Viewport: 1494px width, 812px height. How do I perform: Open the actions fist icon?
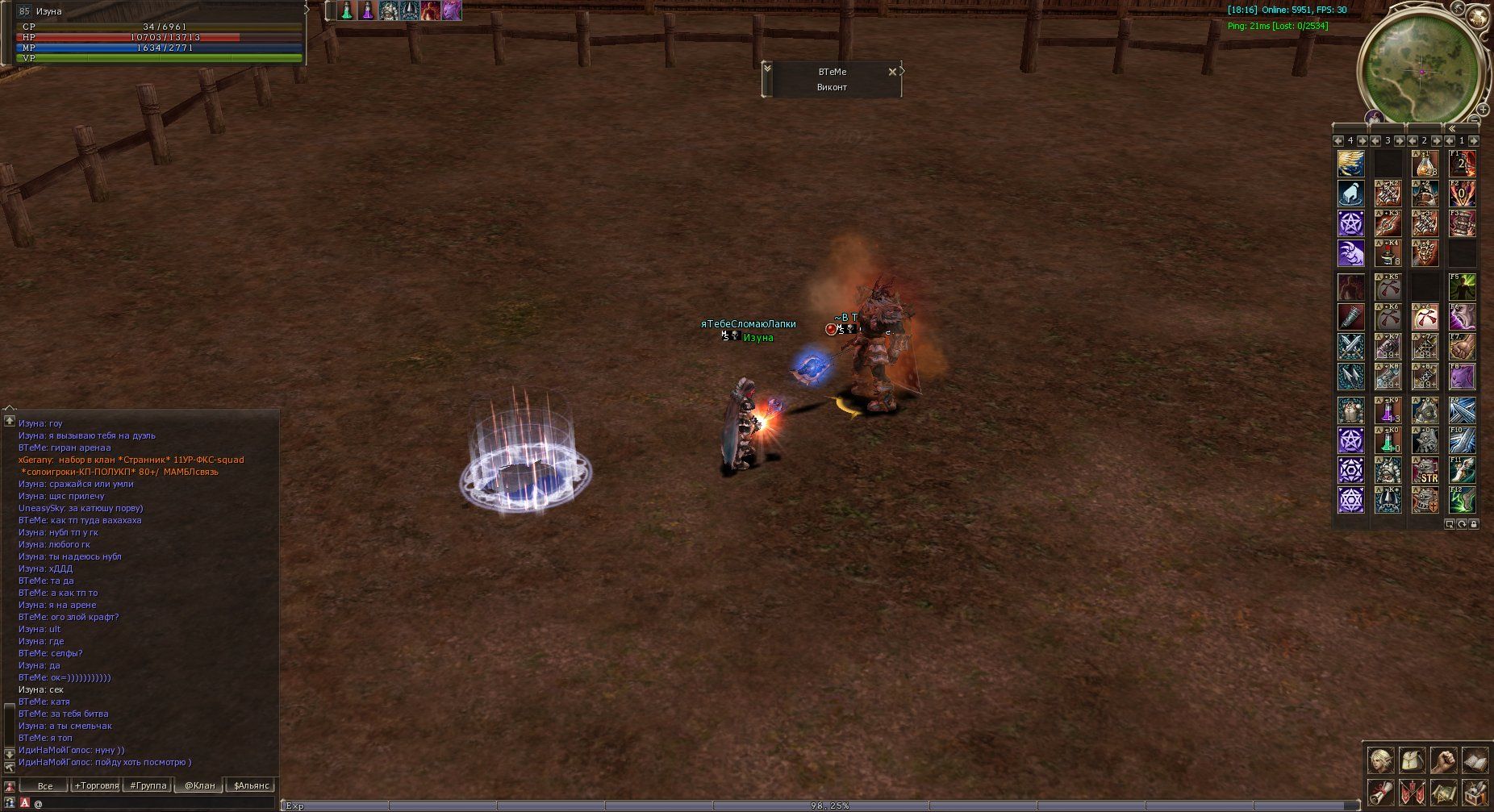coord(1443,760)
